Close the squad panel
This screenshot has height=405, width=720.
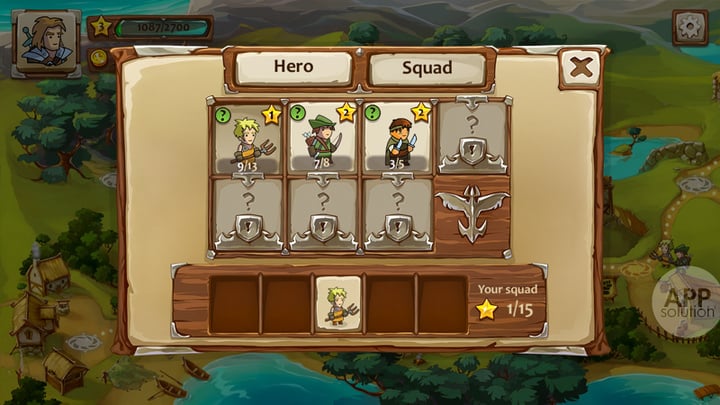coord(580,68)
